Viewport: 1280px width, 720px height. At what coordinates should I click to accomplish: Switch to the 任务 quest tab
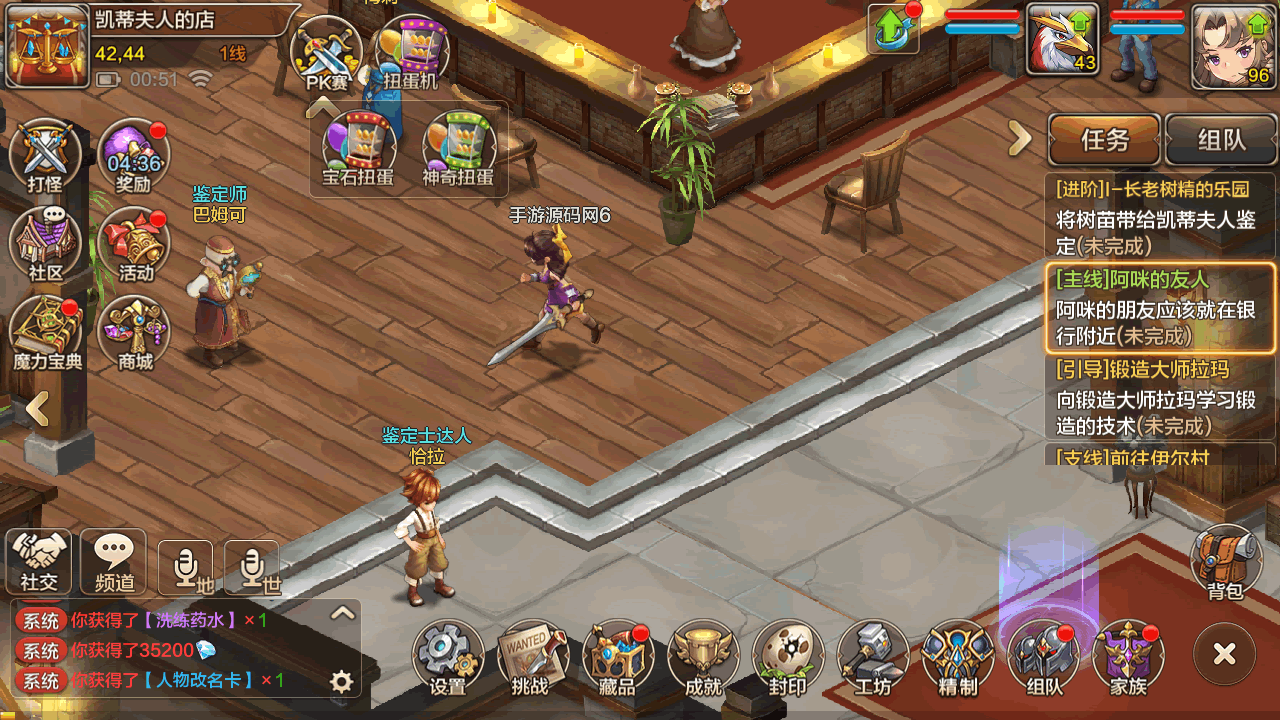[1104, 140]
